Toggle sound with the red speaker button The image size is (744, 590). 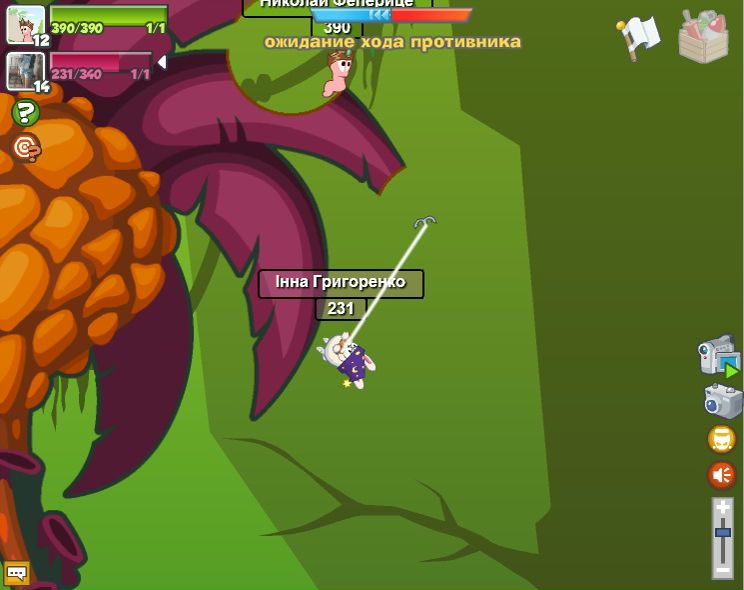721,475
